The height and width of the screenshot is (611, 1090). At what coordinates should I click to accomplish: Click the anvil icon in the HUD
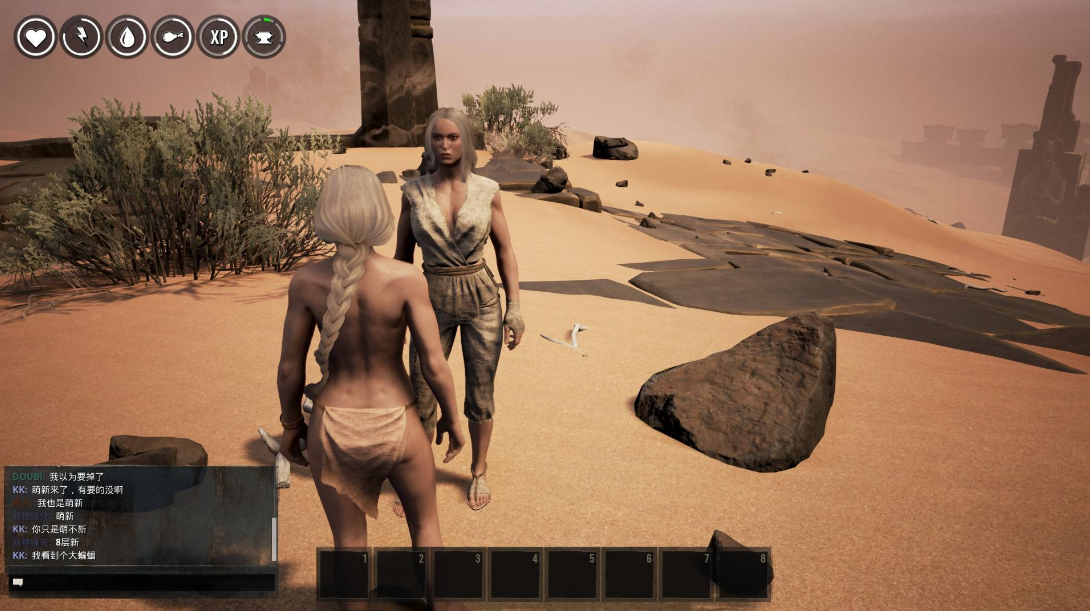(x=264, y=37)
